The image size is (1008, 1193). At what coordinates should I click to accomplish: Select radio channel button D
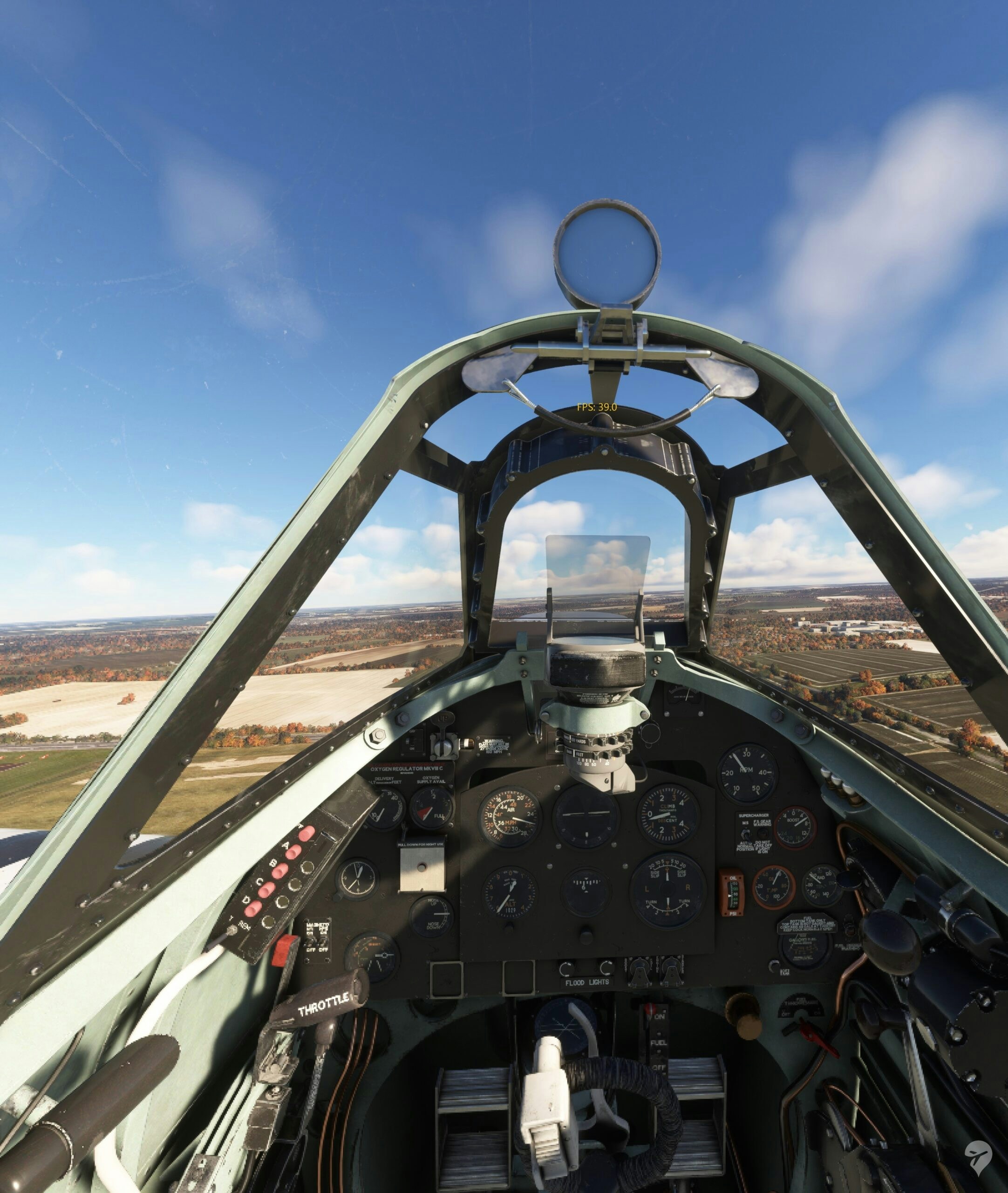click(253, 908)
